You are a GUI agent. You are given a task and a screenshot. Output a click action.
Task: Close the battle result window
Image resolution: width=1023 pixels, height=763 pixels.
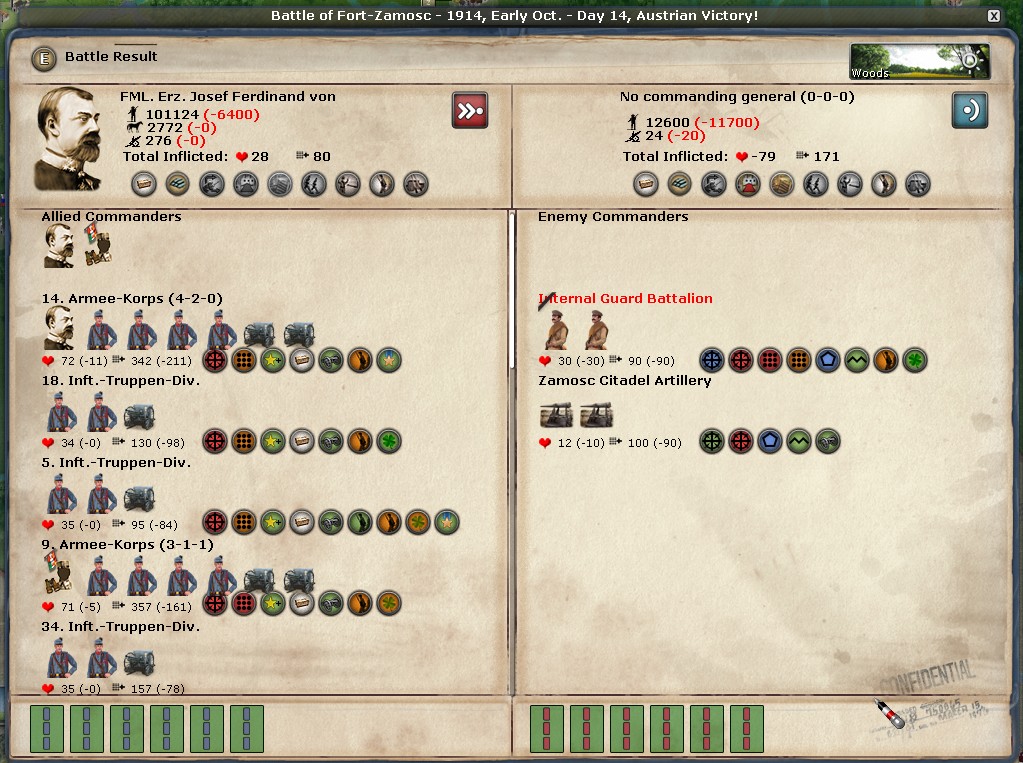993,16
